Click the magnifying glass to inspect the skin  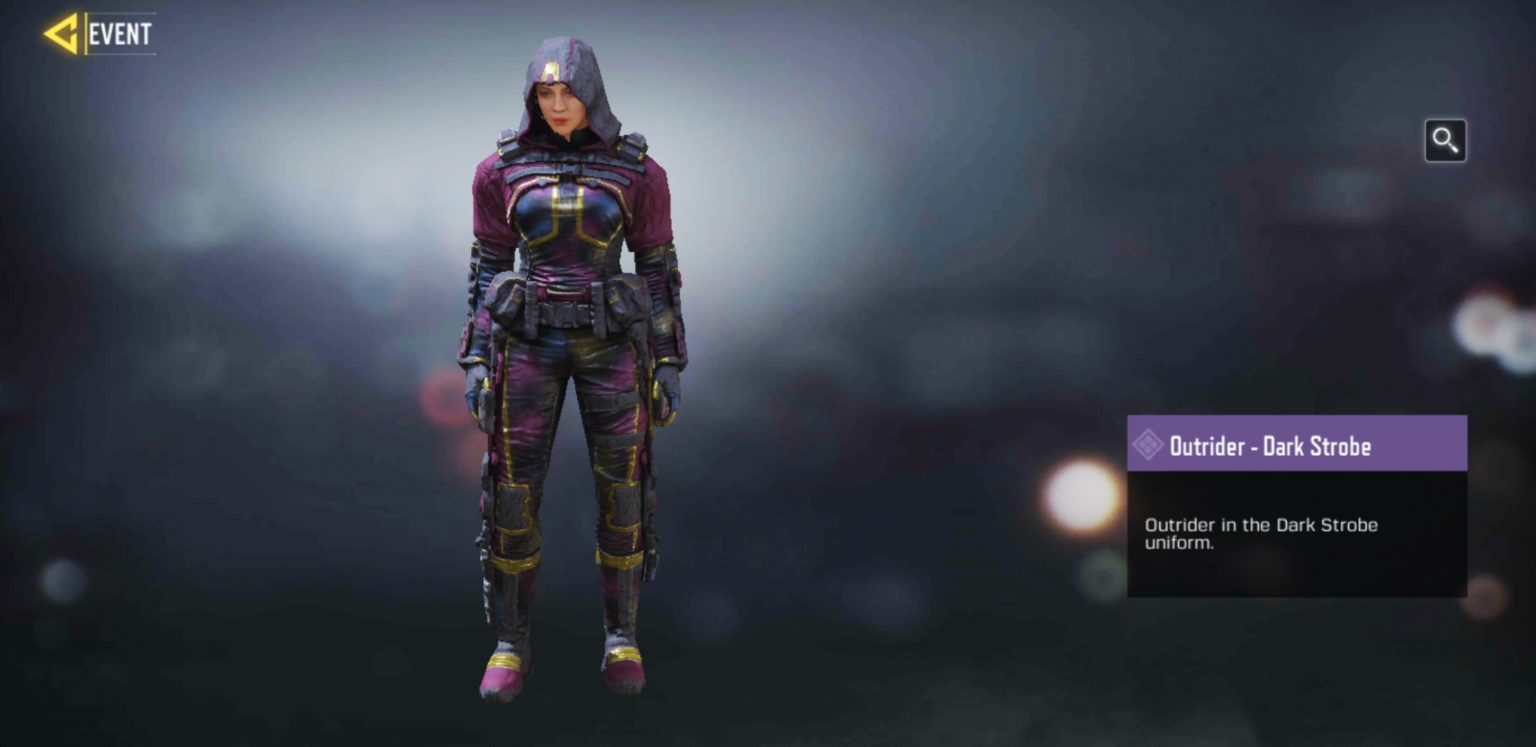[1445, 141]
